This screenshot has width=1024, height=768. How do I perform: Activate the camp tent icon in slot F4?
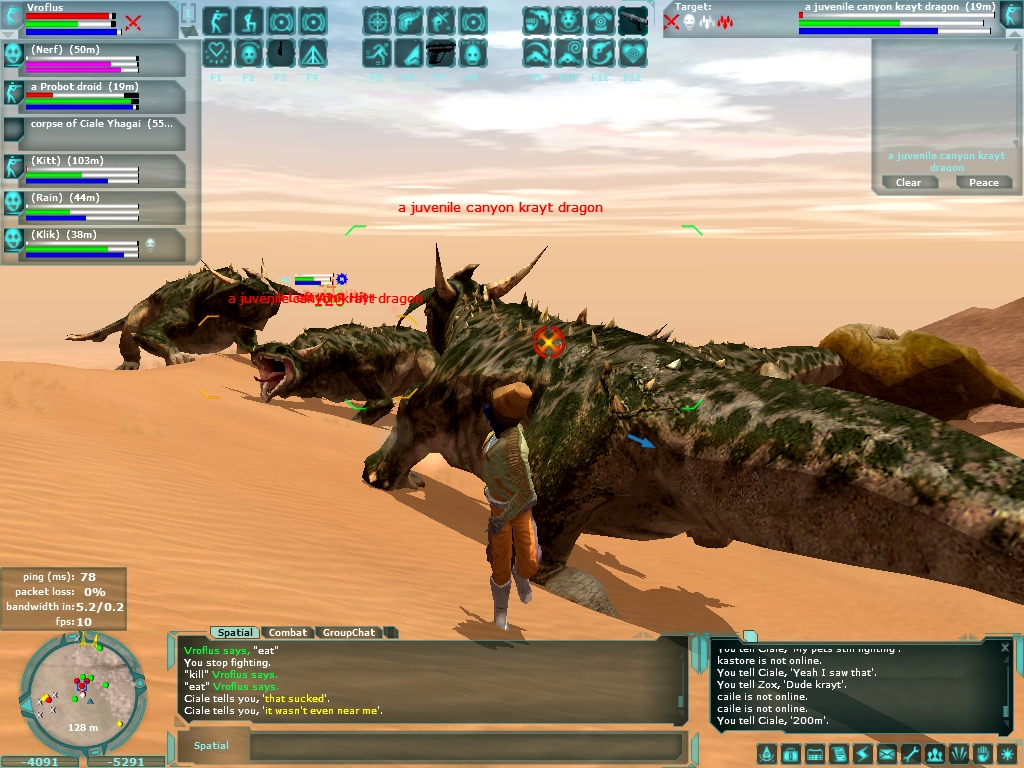pyautogui.click(x=312, y=52)
